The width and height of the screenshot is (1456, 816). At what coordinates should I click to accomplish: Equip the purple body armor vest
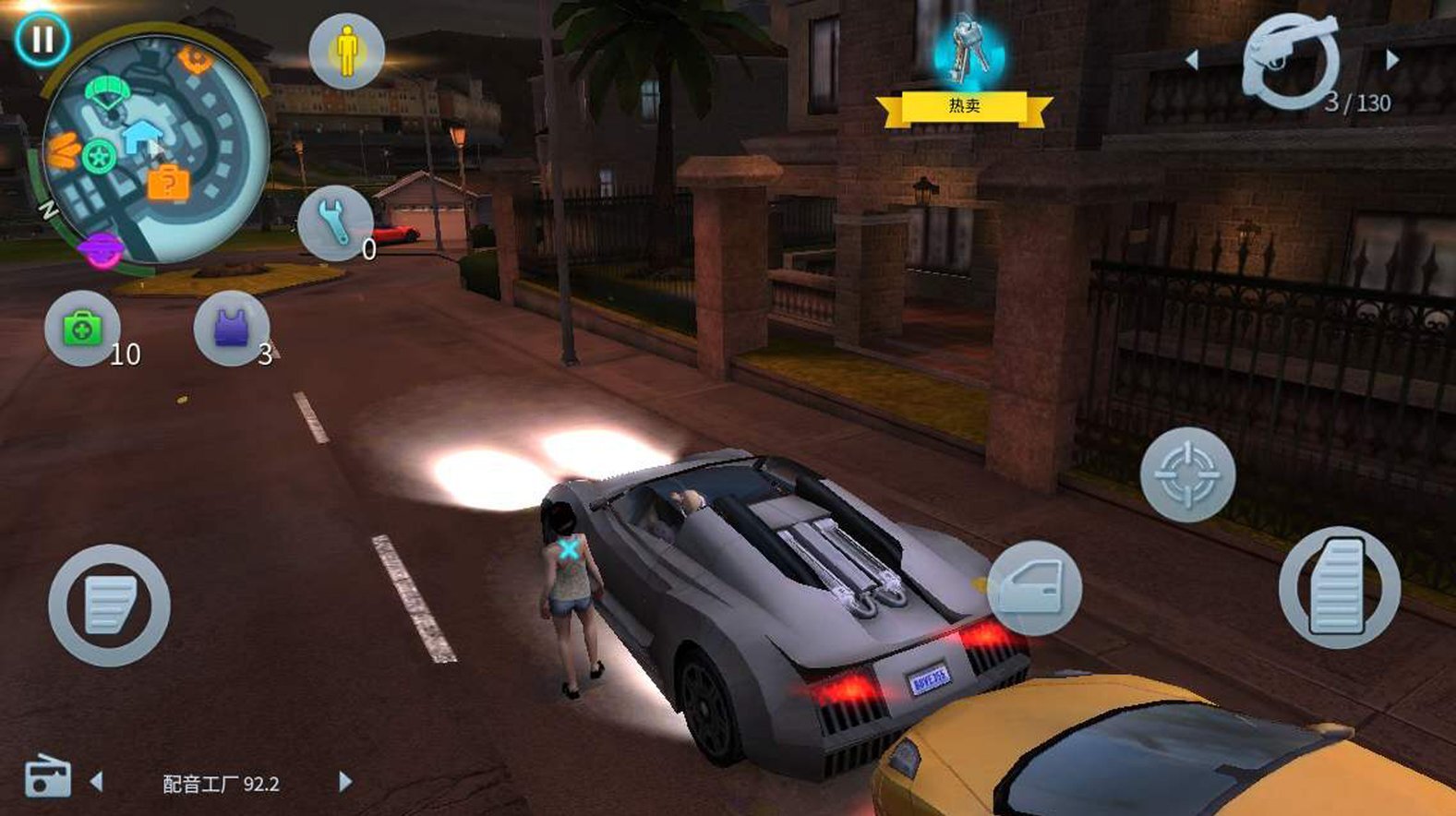tap(231, 328)
